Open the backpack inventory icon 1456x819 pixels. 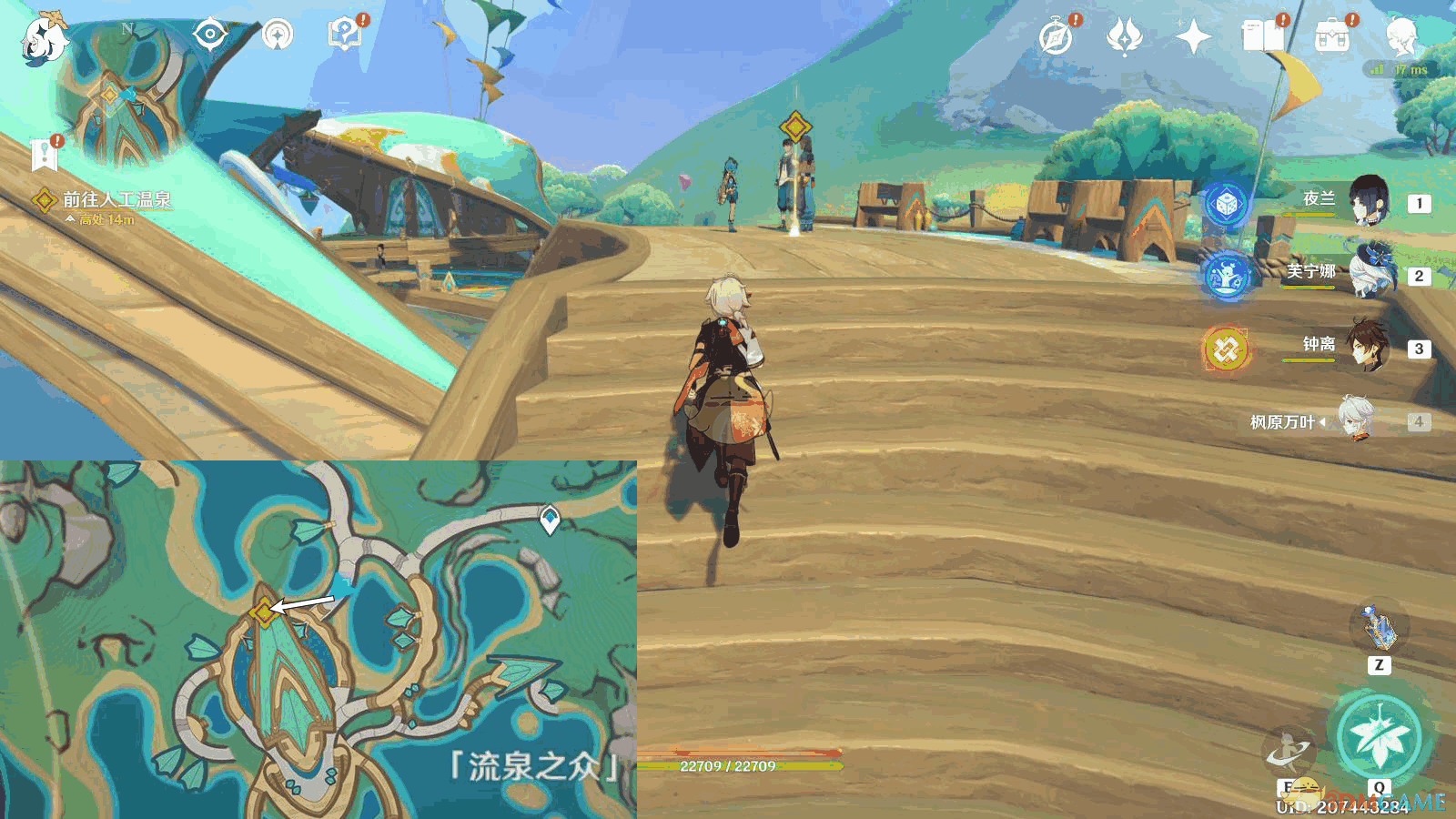pos(1332,37)
